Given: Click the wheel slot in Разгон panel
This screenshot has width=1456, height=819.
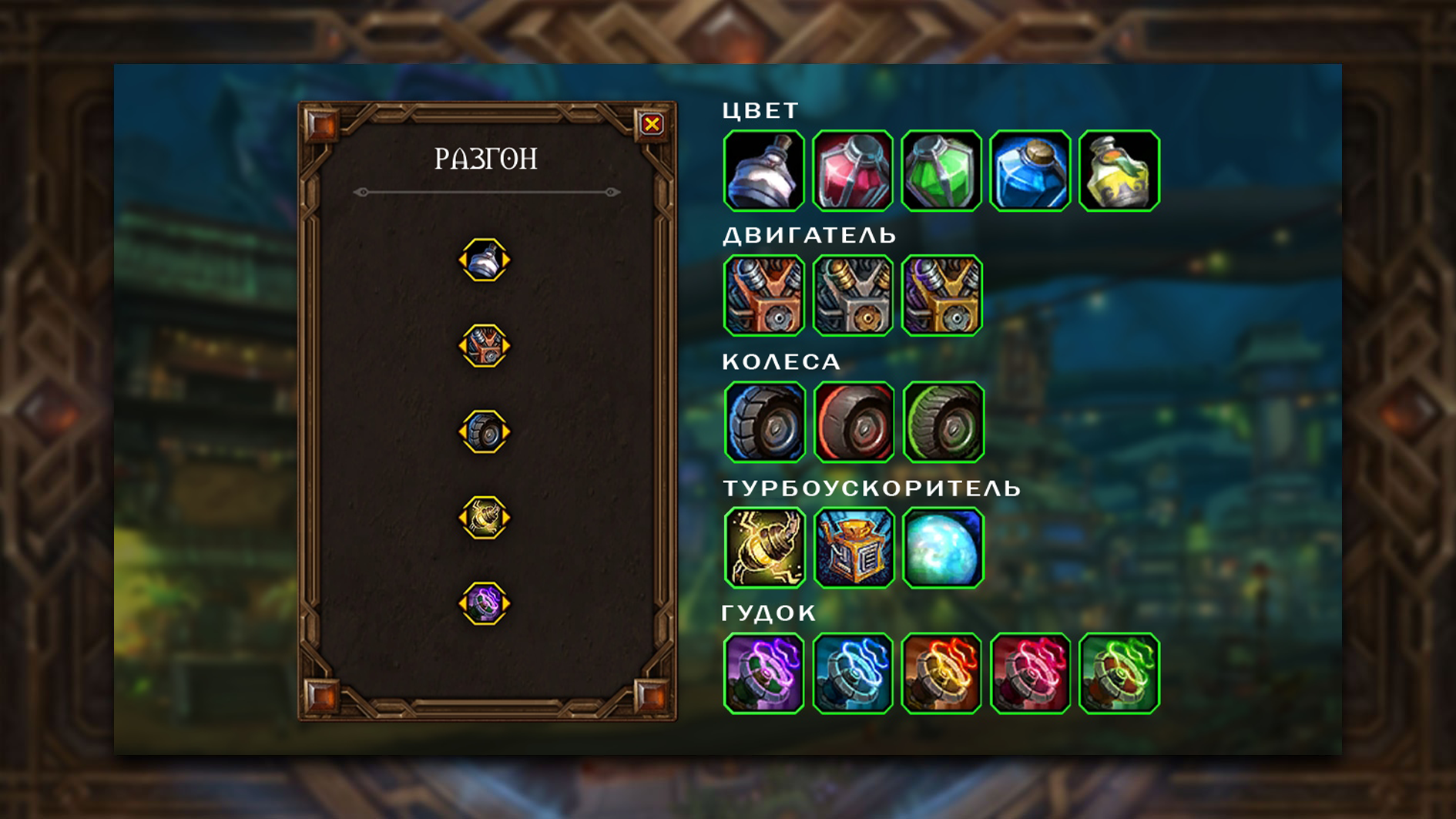Looking at the screenshot, I should point(485,431).
